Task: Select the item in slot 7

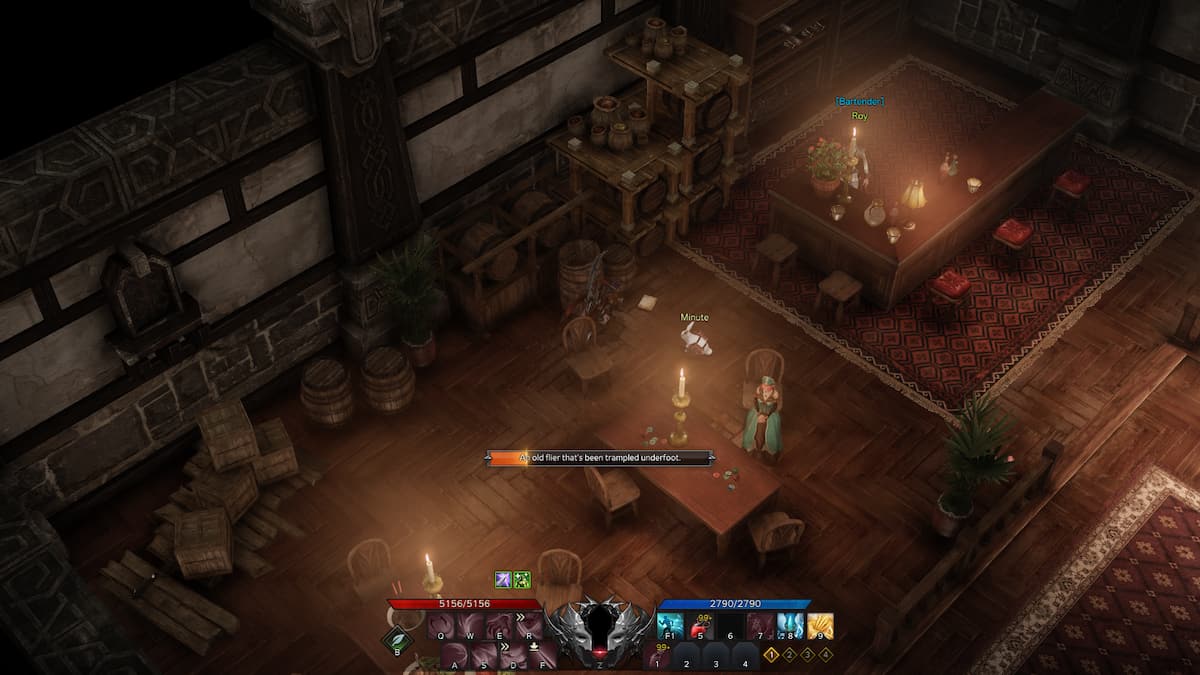Action: [760, 627]
